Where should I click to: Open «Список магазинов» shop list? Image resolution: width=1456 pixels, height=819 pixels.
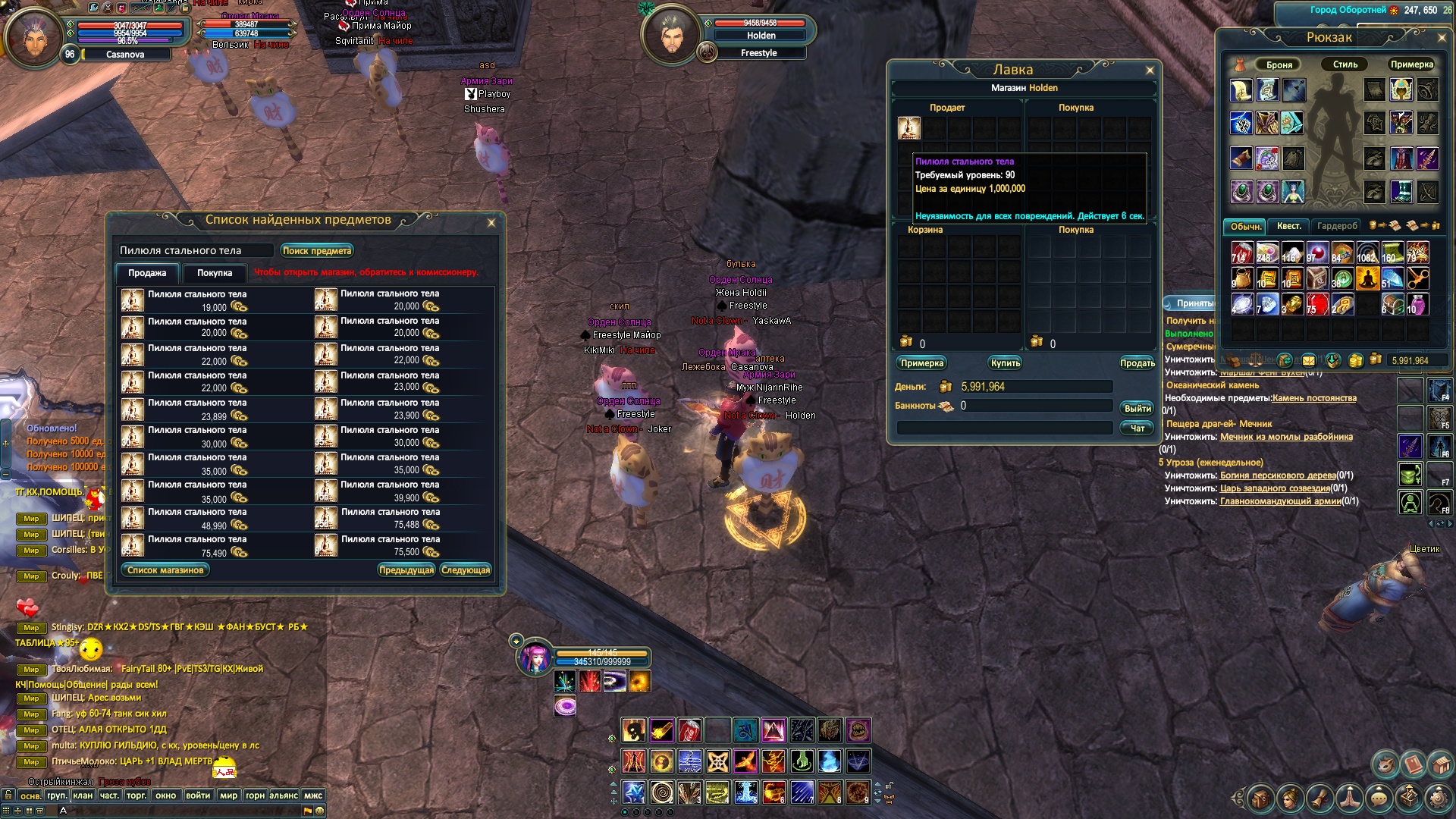(165, 570)
